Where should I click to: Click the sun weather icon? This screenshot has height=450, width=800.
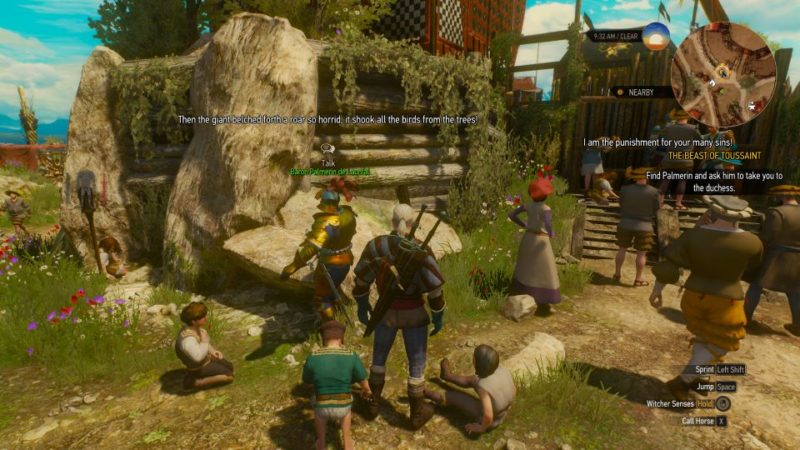click(656, 37)
